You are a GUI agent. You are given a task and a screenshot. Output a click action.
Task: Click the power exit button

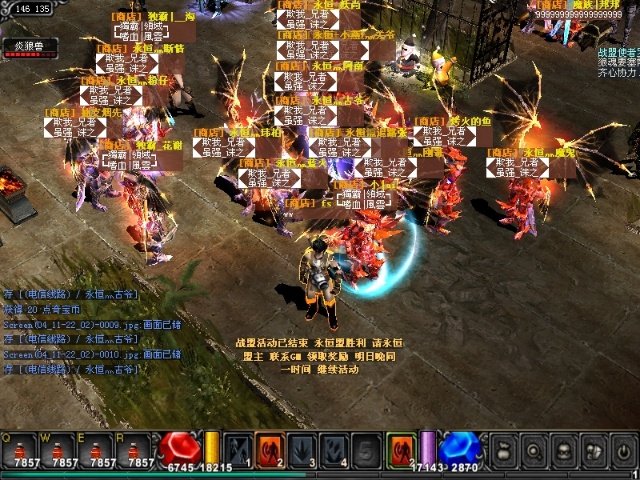[623, 451]
